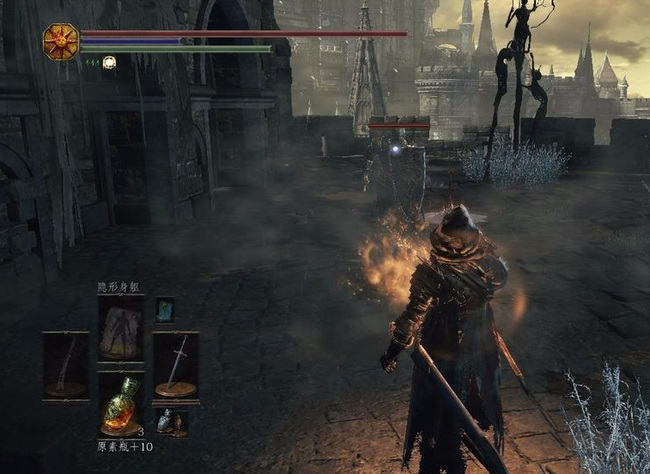This screenshot has width=650, height=474.
Task: Choose the Hidden Body spell slot
Action: point(120,326)
